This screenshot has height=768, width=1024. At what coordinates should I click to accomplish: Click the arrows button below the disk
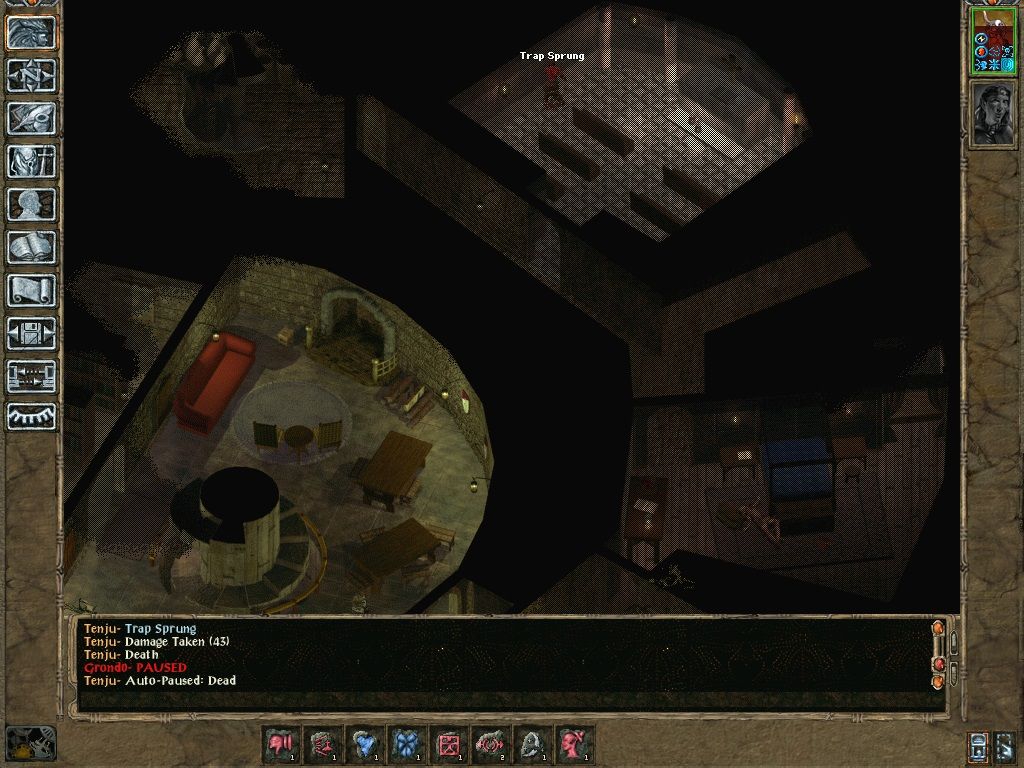31,376
